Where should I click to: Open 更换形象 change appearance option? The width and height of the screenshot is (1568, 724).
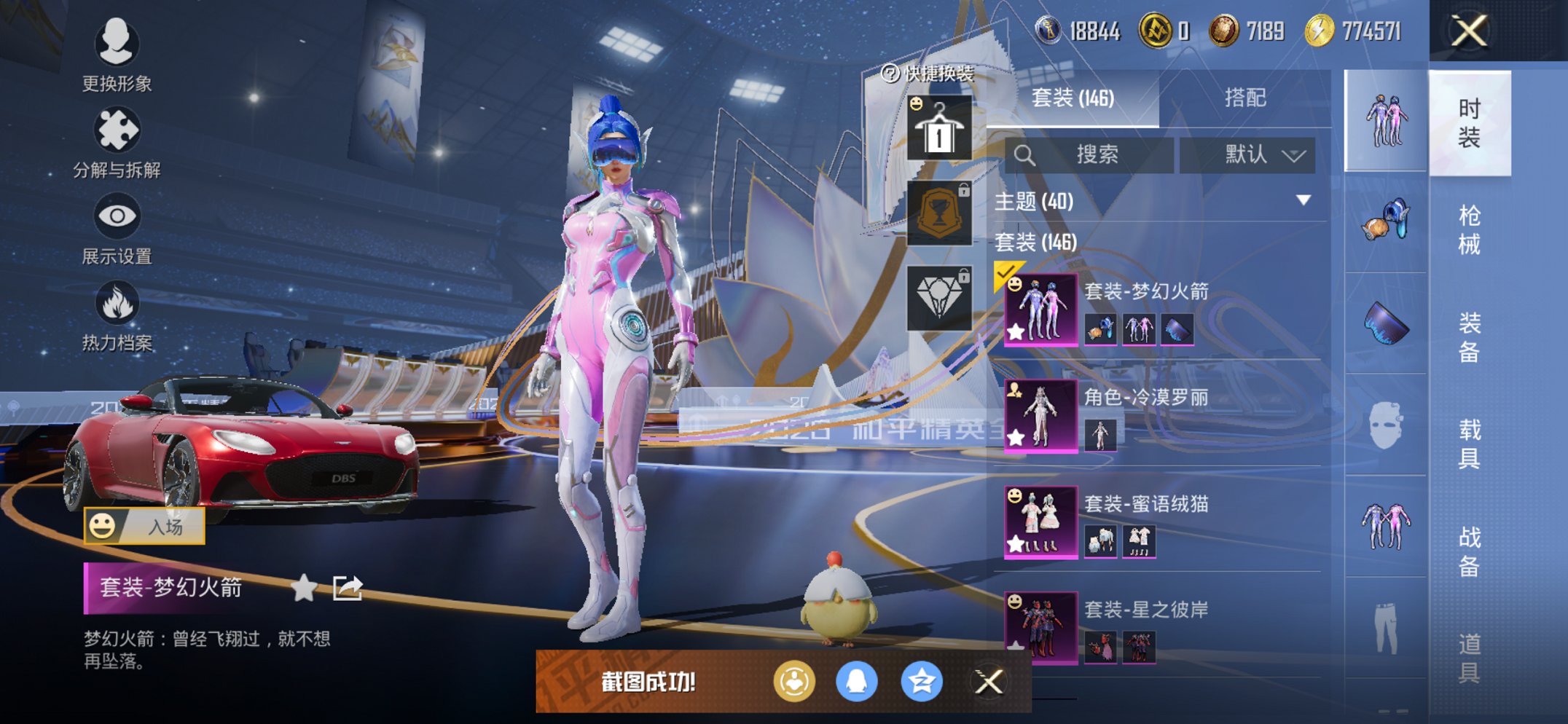pos(117,55)
